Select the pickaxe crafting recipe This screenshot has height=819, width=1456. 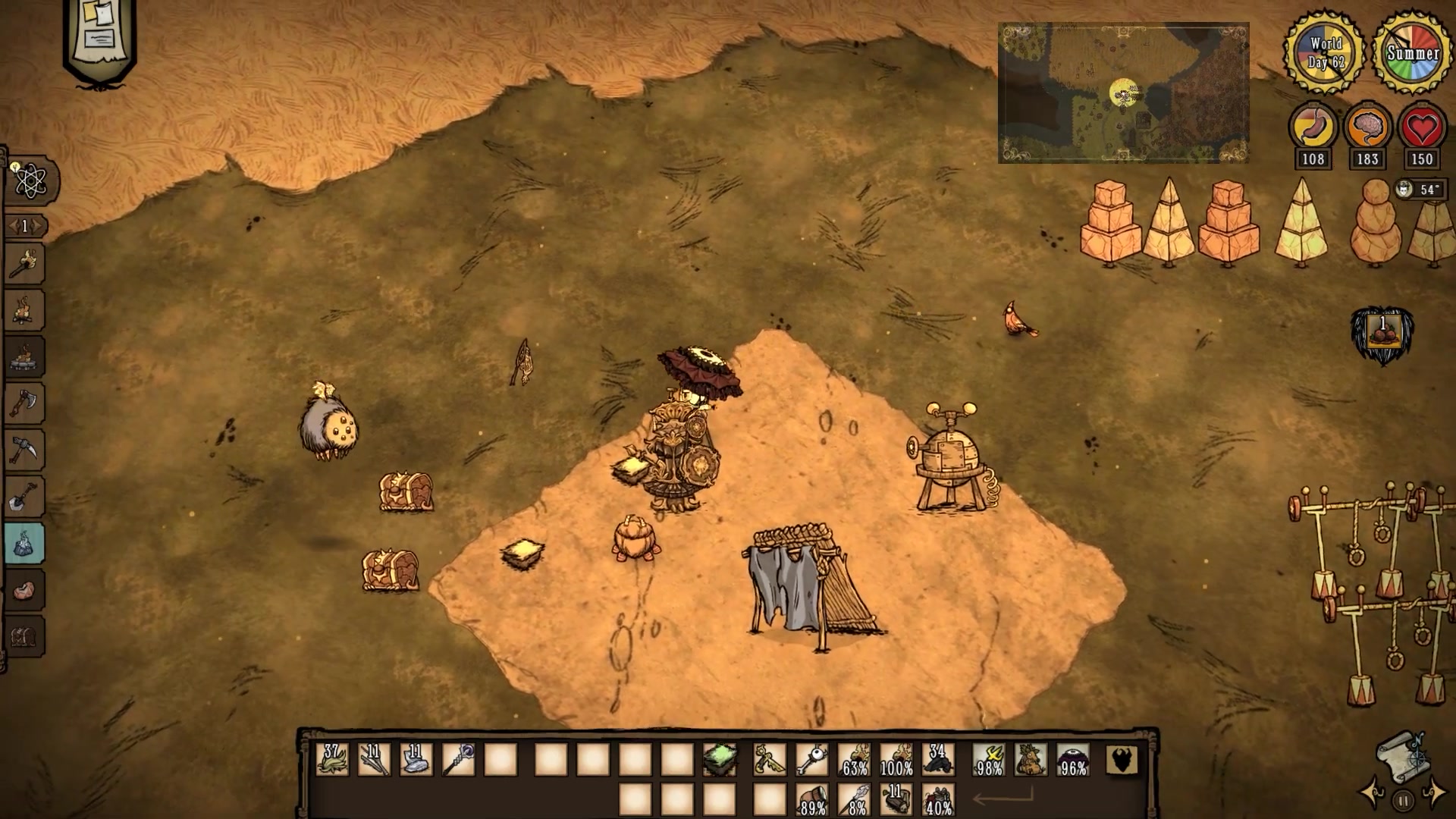[24, 450]
